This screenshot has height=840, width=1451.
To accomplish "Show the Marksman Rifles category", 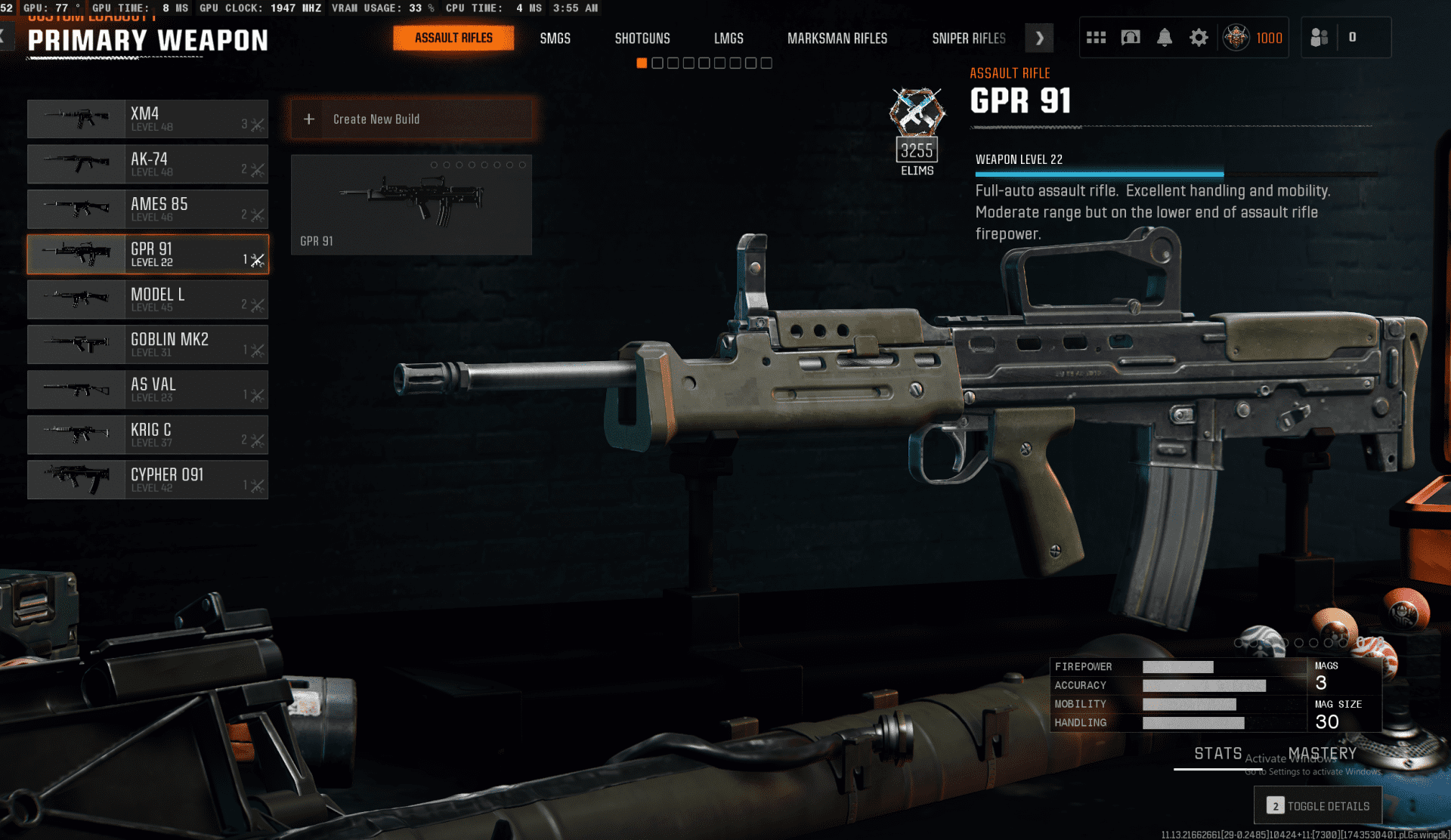I will tap(837, 39).
